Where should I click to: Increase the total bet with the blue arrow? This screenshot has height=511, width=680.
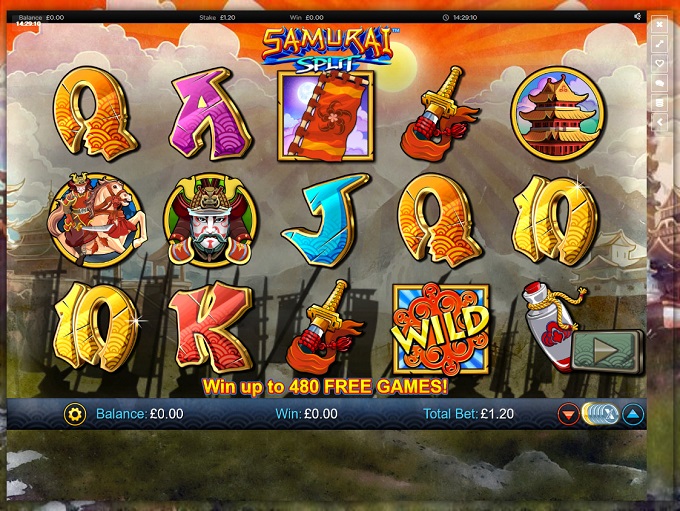[x=633, y=413]
